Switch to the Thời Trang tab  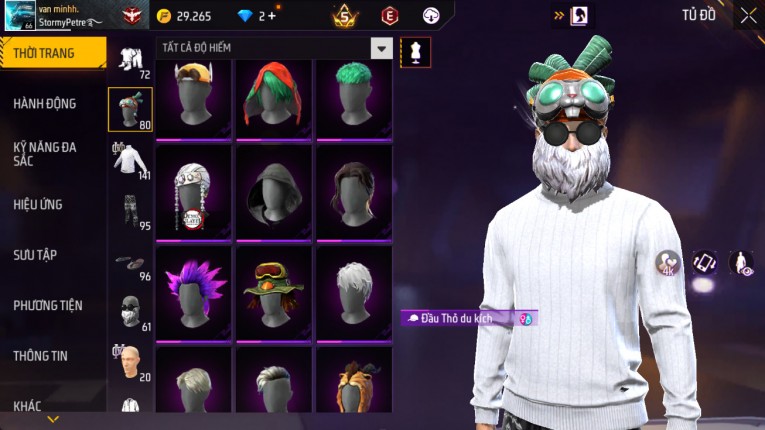click(x=50, y=53)
